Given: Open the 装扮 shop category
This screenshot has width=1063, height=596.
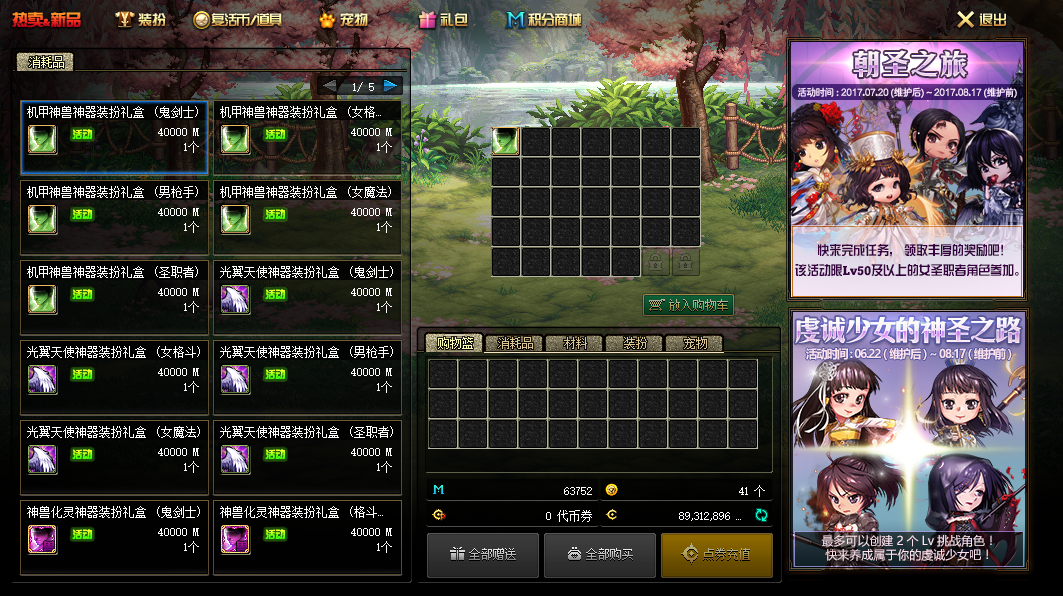Looking at the screenshot, I should (x=141, y=19).
